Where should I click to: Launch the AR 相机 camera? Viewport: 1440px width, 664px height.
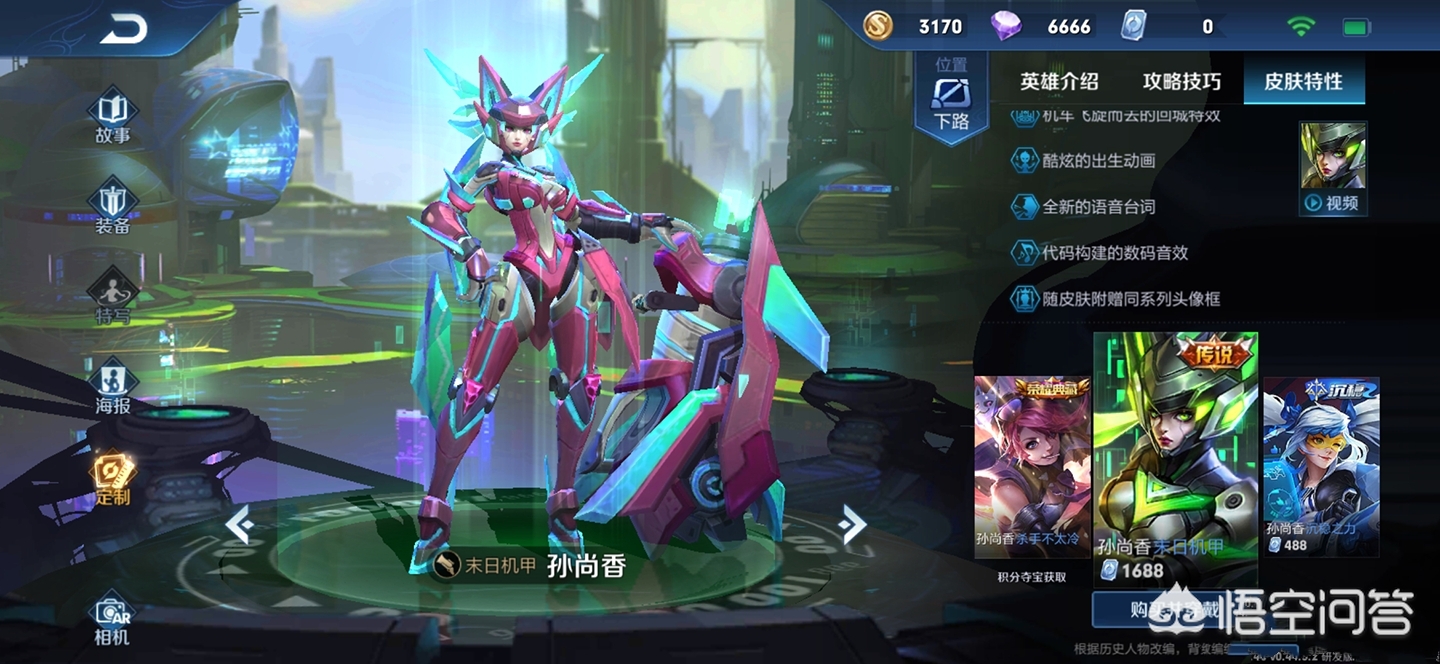pos(112,620)
